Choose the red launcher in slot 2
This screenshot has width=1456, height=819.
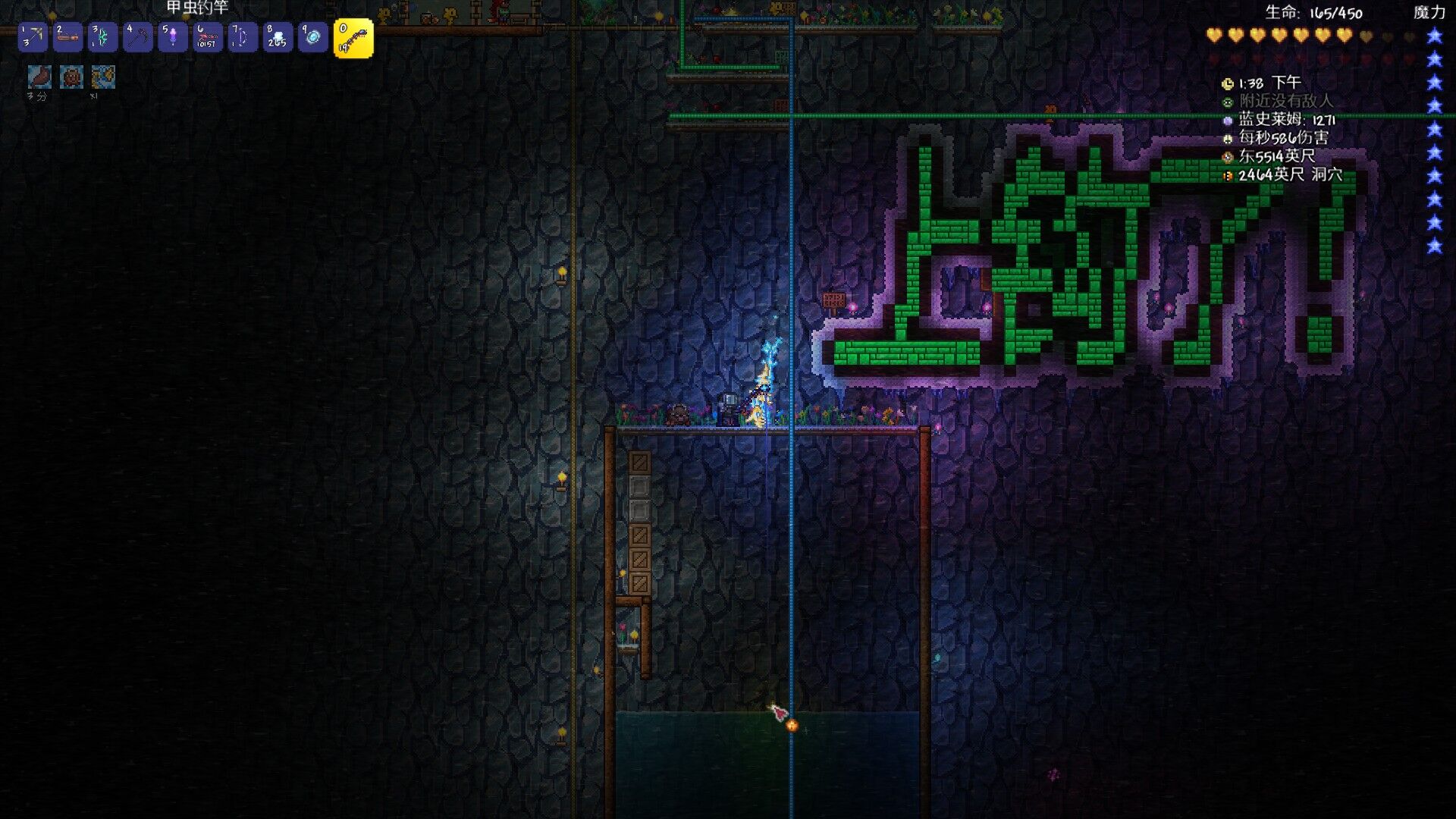pos(67,37)
